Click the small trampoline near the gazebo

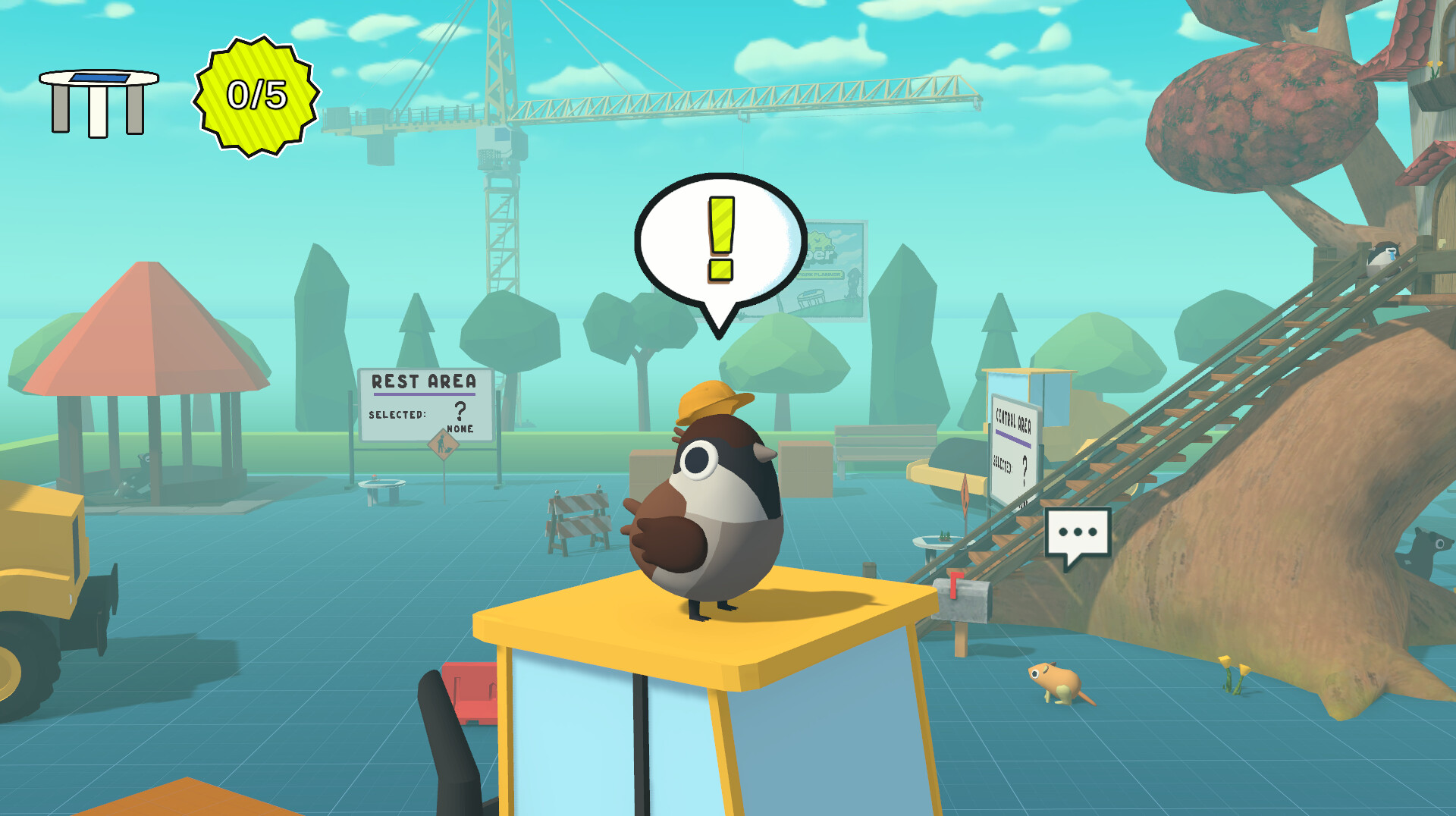coord(384,482)
